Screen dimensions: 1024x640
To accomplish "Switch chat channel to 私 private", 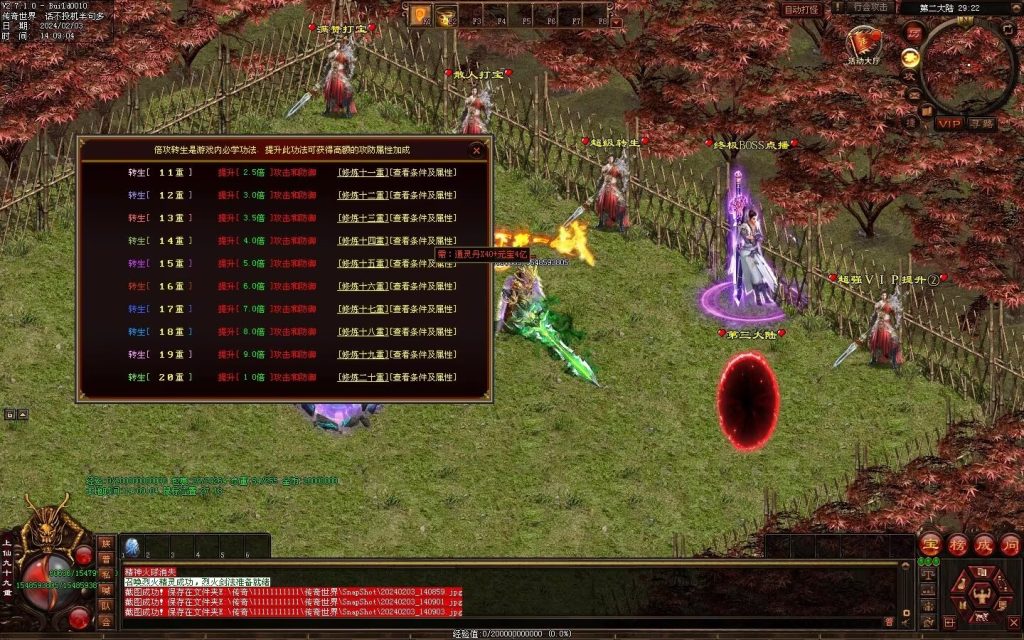I will (x=105, y=575).
